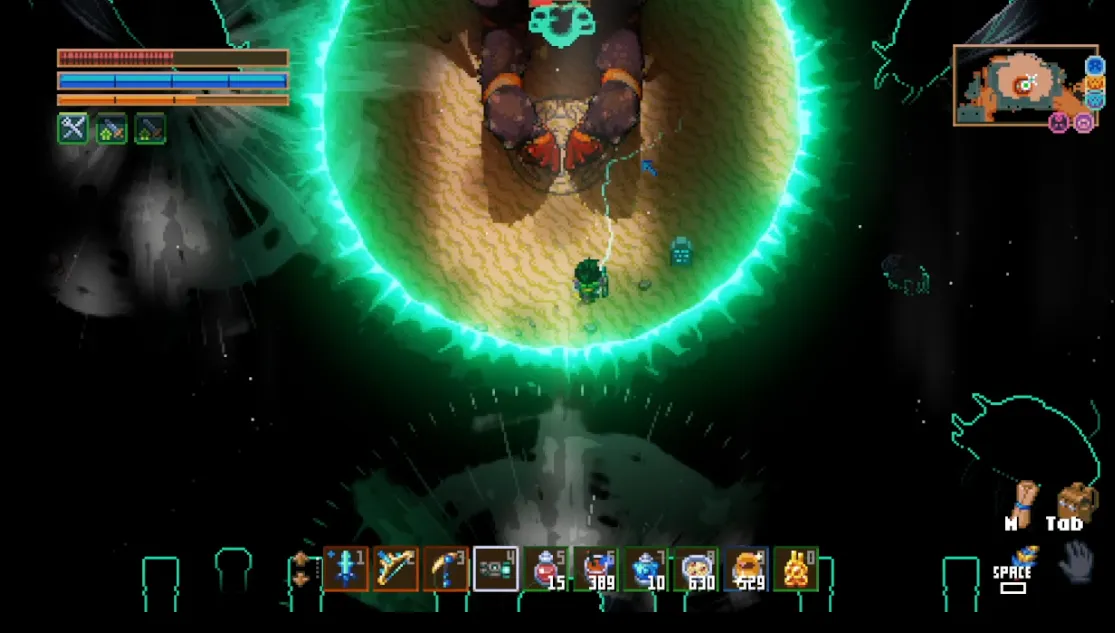Pick the blue potion with 10 count
The width and height of the screenshot is (1115, 633).
(x=647, y=569)
